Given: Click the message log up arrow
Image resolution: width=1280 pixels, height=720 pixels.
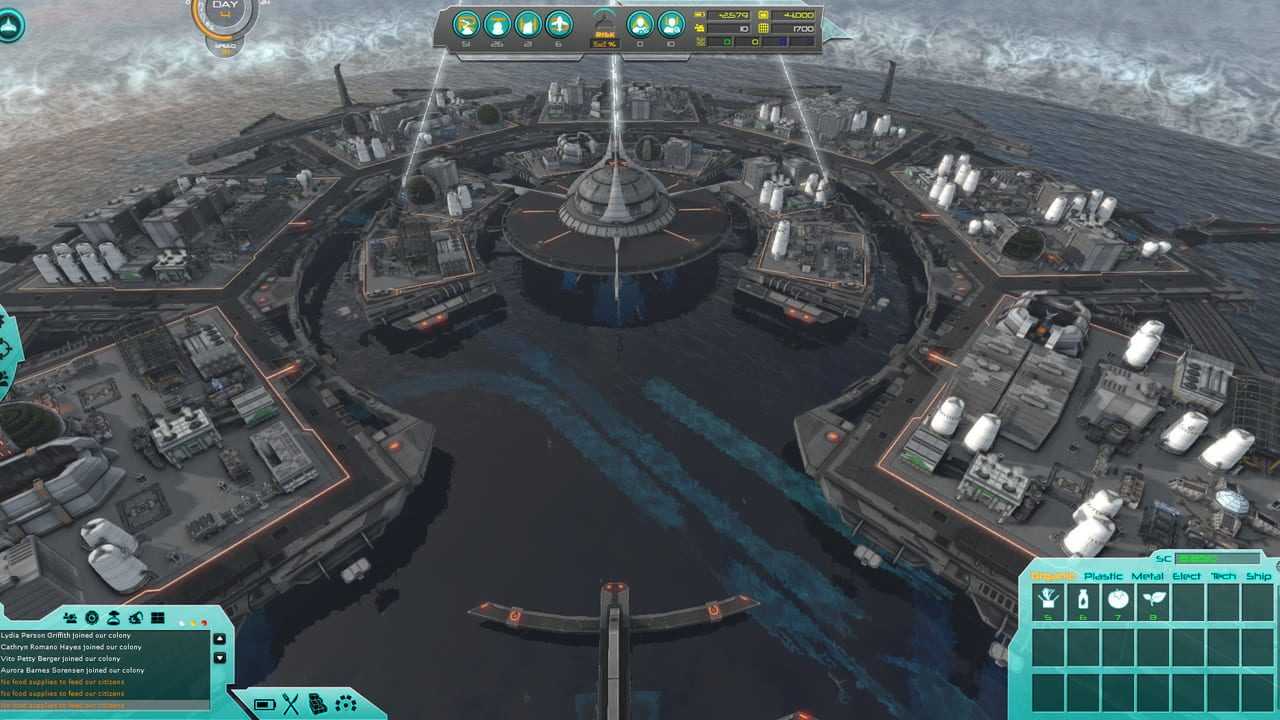Looking at the screenshot, I should click(x=220, y=640).
